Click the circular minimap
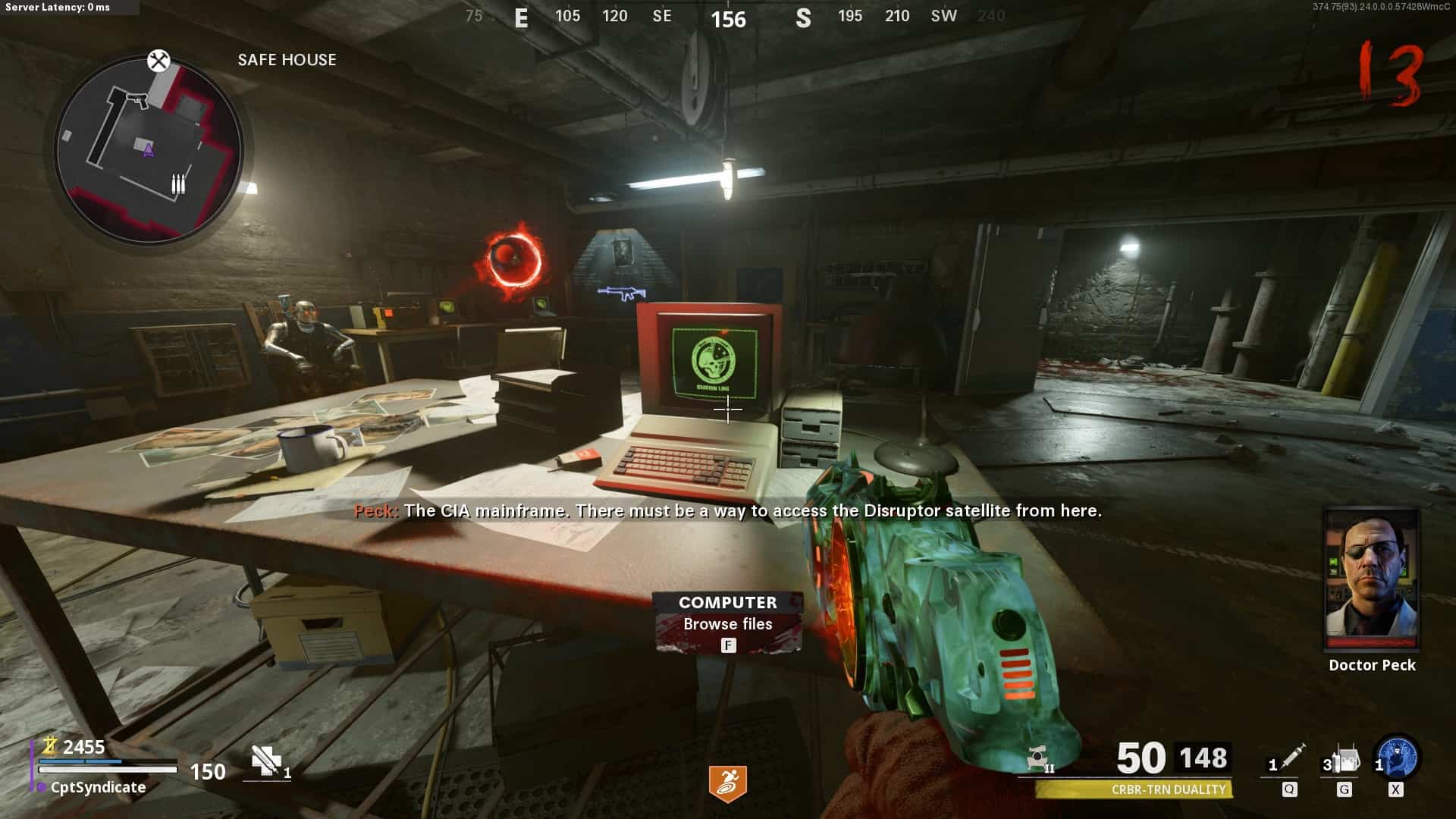Image resolution: width=1456 pixels, height=819 pixels. [149, 149]
